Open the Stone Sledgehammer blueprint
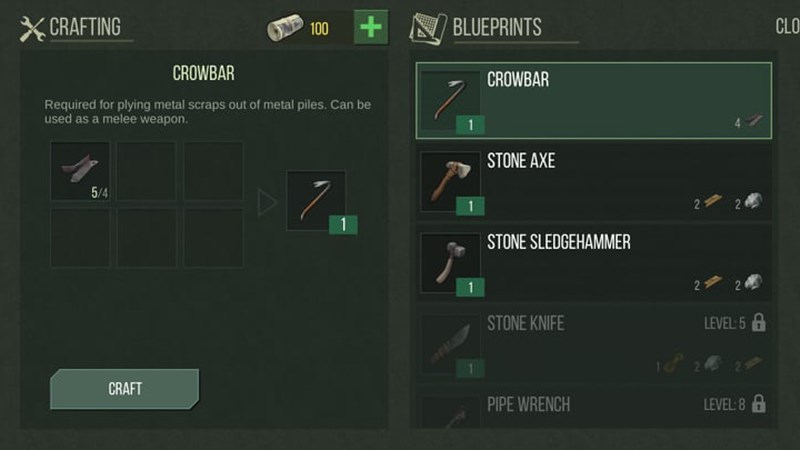Screen dimensions: 800x450 [594, 263]
